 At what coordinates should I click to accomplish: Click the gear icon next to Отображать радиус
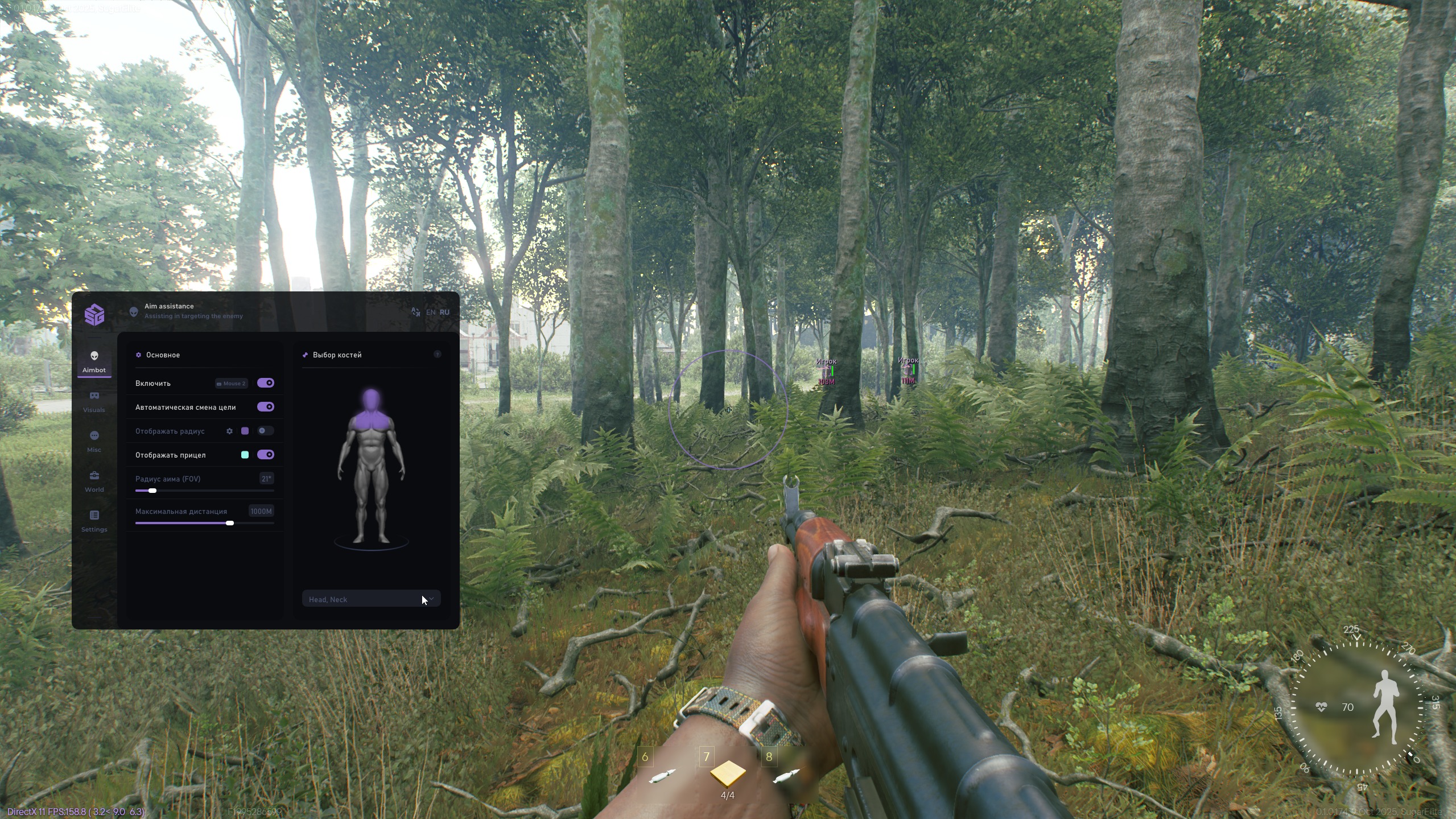click(229, 431)
